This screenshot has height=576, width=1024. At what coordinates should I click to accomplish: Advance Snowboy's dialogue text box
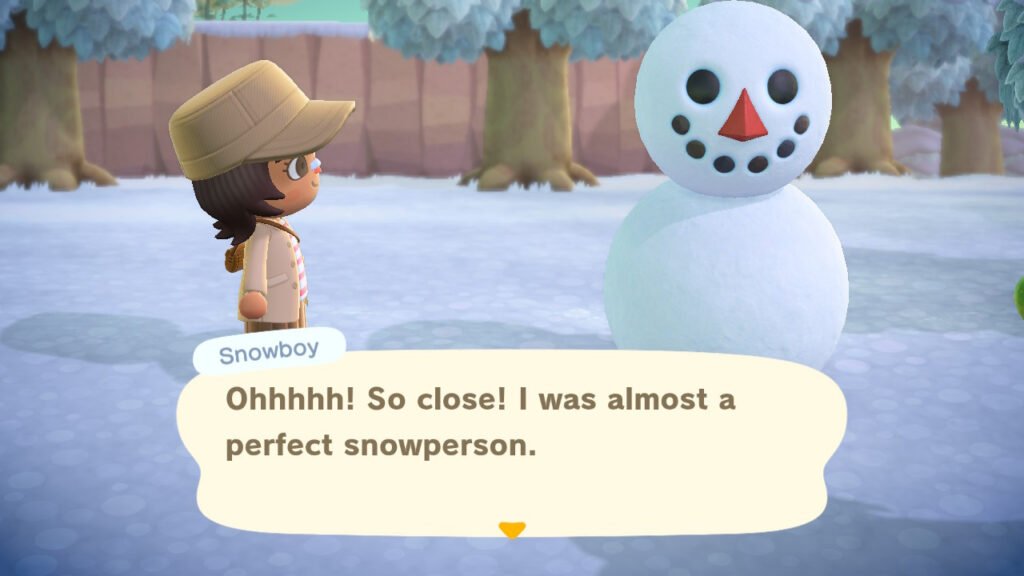coord(512,440)
